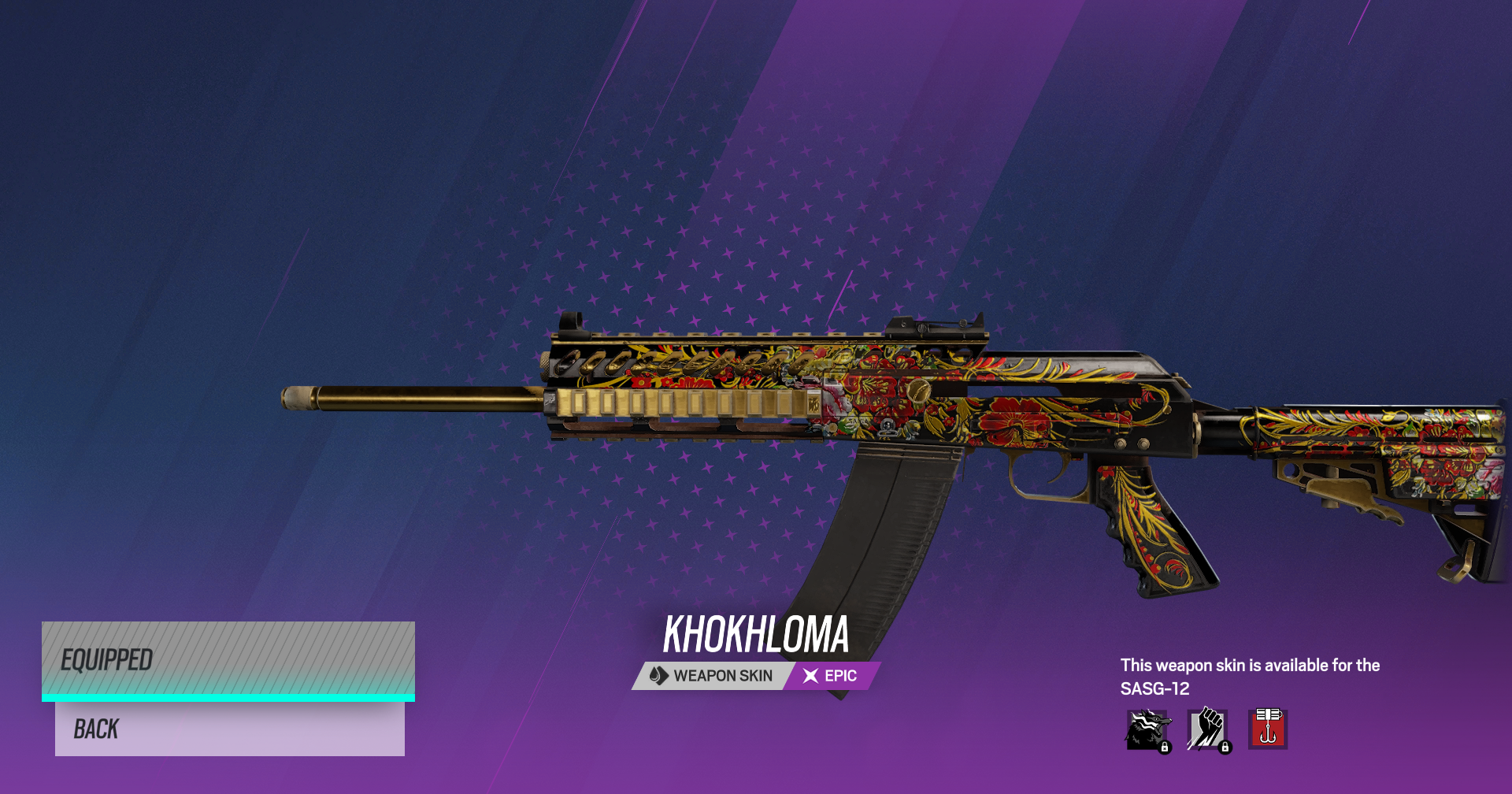The width and height of the screenshot is (1512, 794).
Task: Select the locked wolf operator icon
Action: click(x=1147, y=730)
